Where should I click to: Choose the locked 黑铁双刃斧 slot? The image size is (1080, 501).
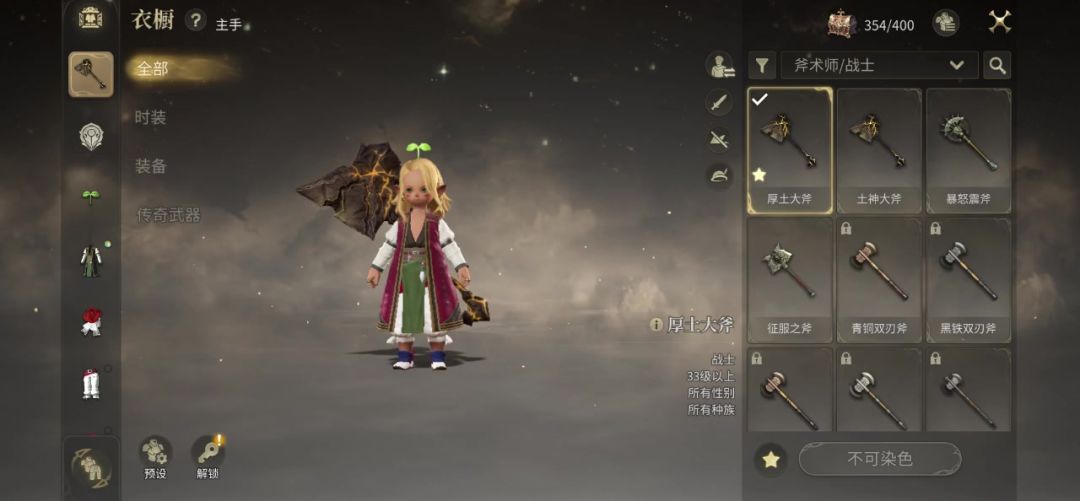click(968, 280)
